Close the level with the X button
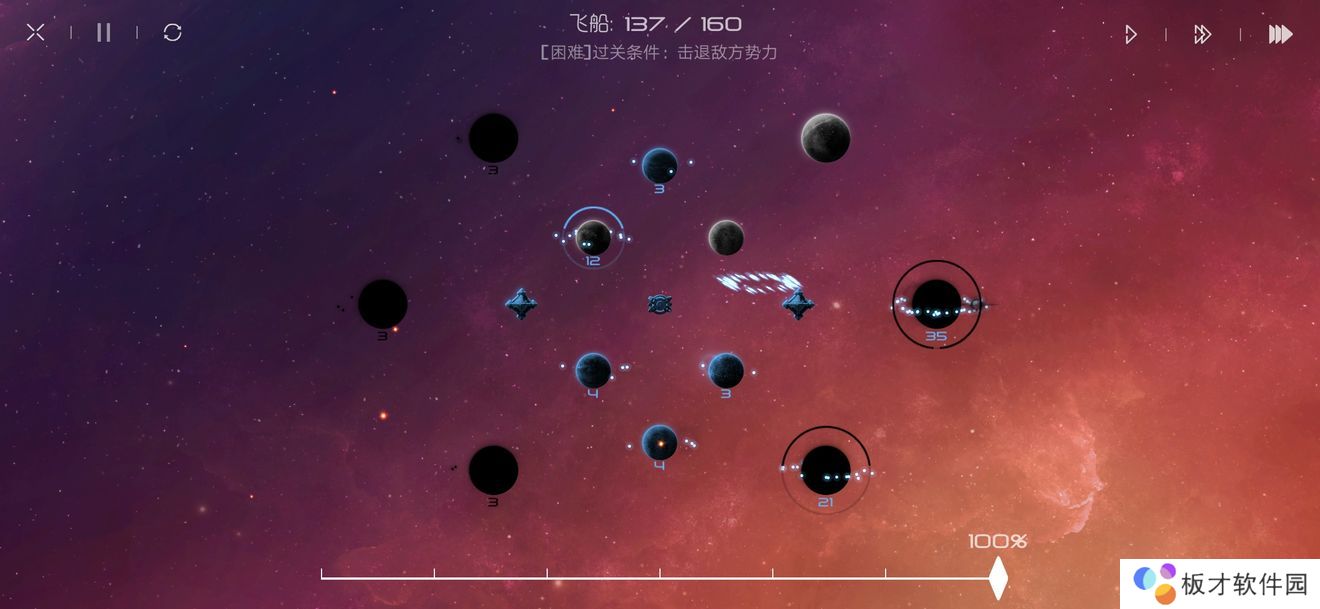 tap(36, 33)
